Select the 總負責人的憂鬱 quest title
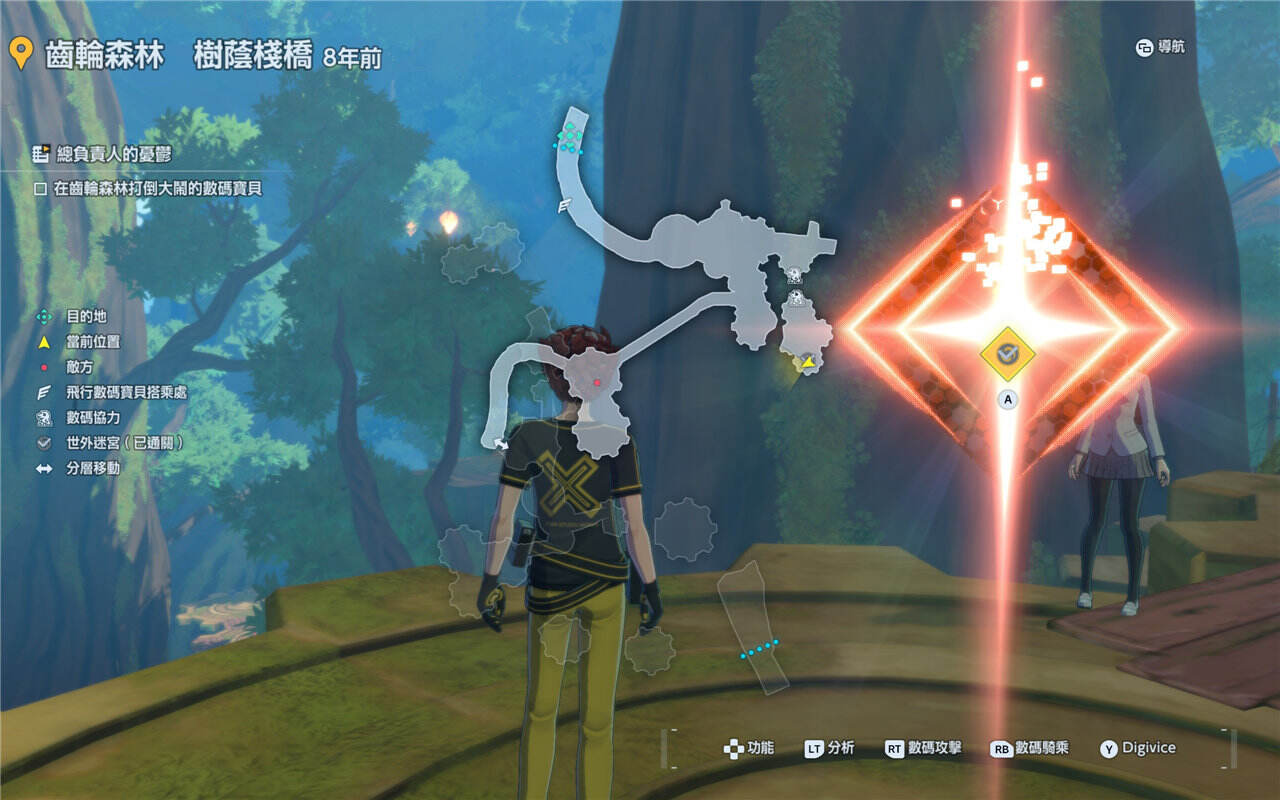 pos(102,154)
